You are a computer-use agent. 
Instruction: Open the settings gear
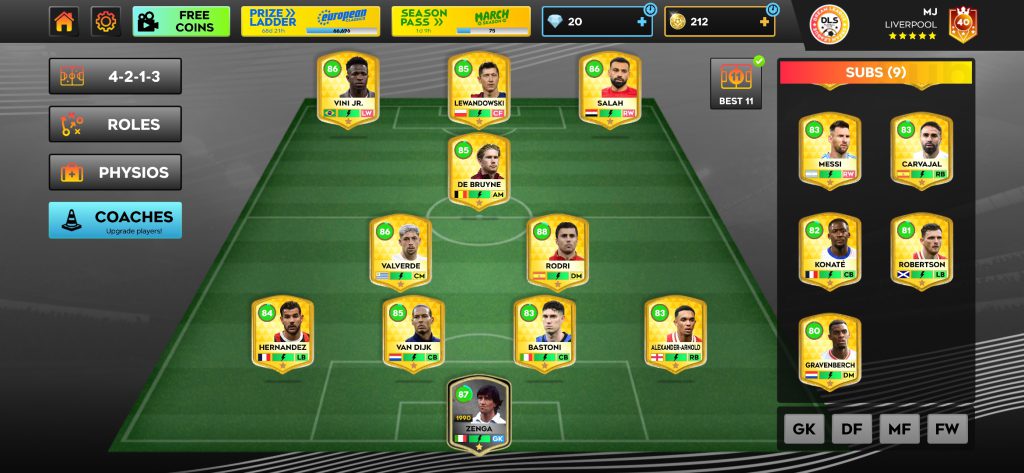[106, 21]
